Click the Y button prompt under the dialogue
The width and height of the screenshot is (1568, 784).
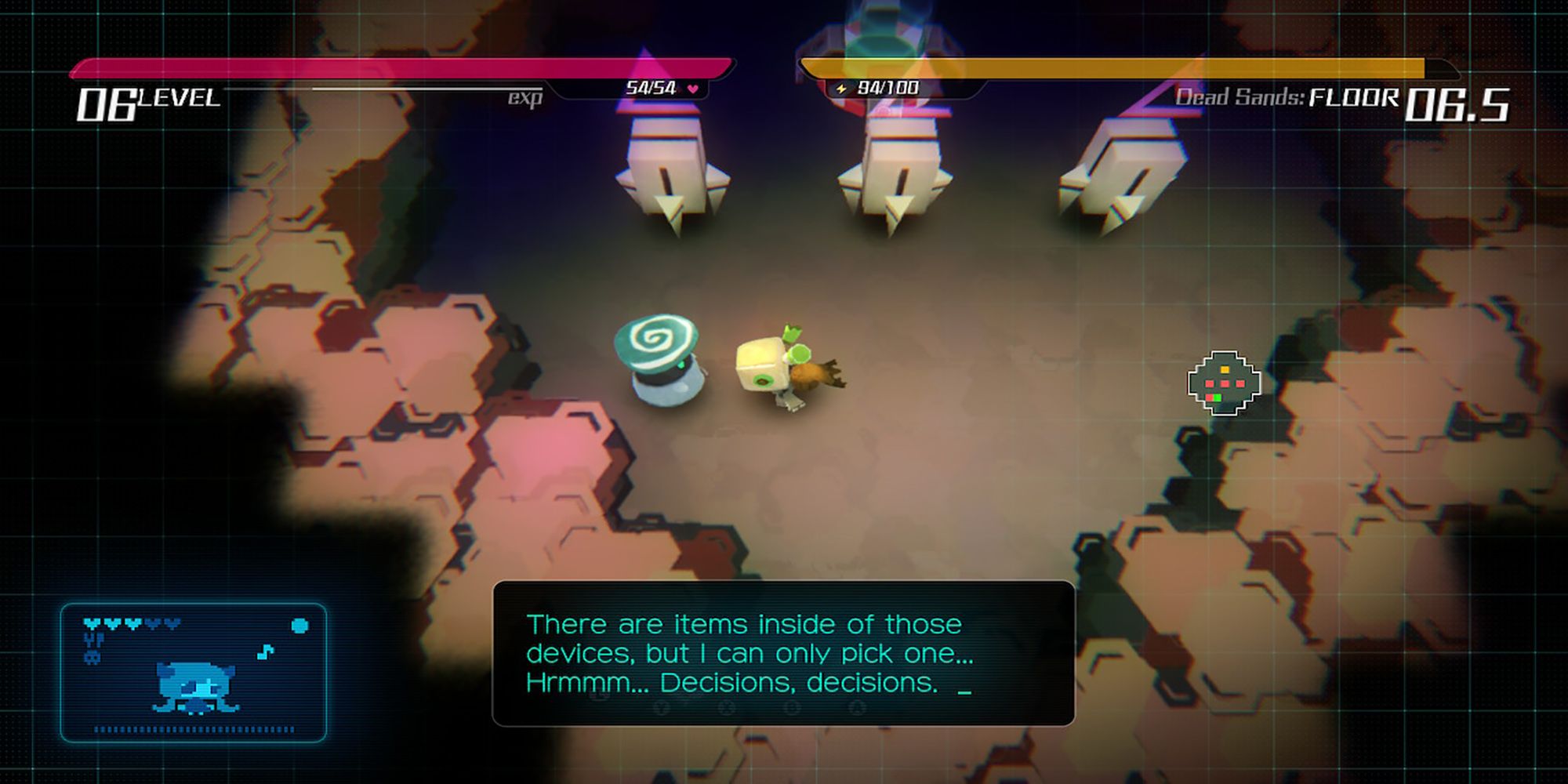coord(662,707)
